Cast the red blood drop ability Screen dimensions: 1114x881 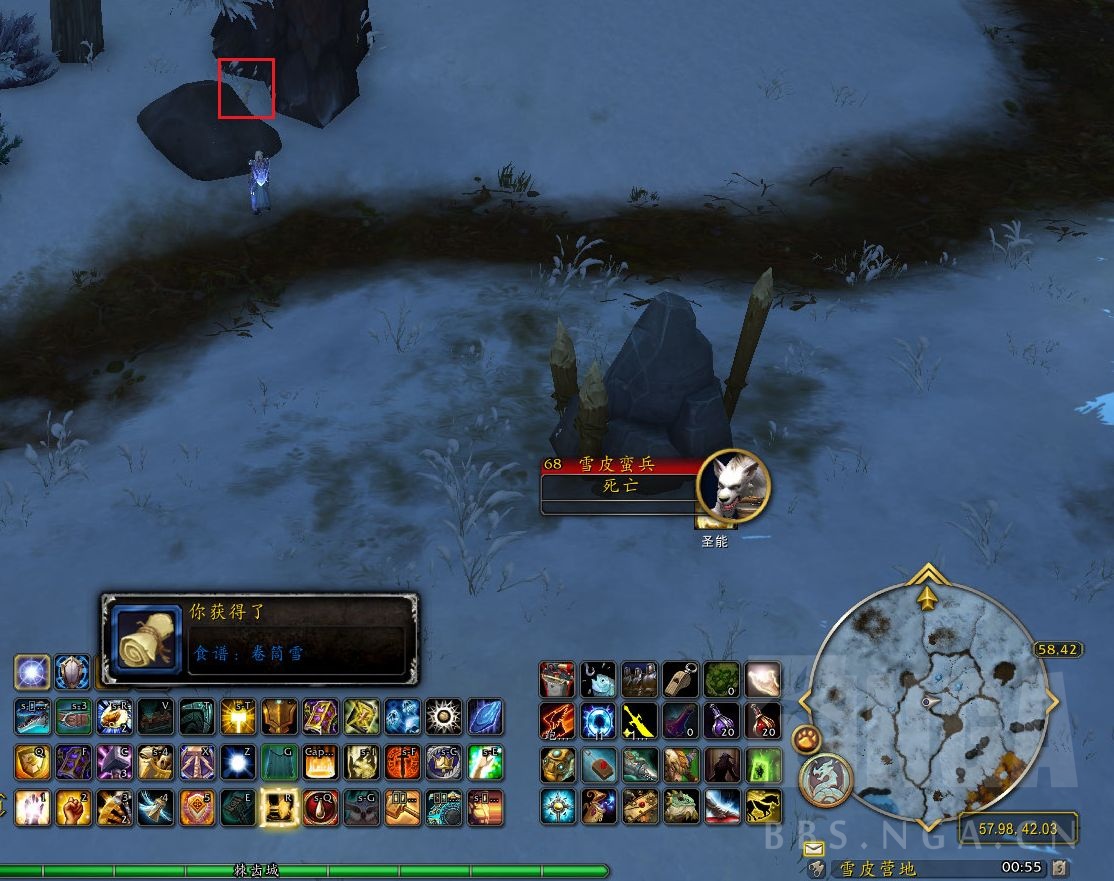(320, 807)
